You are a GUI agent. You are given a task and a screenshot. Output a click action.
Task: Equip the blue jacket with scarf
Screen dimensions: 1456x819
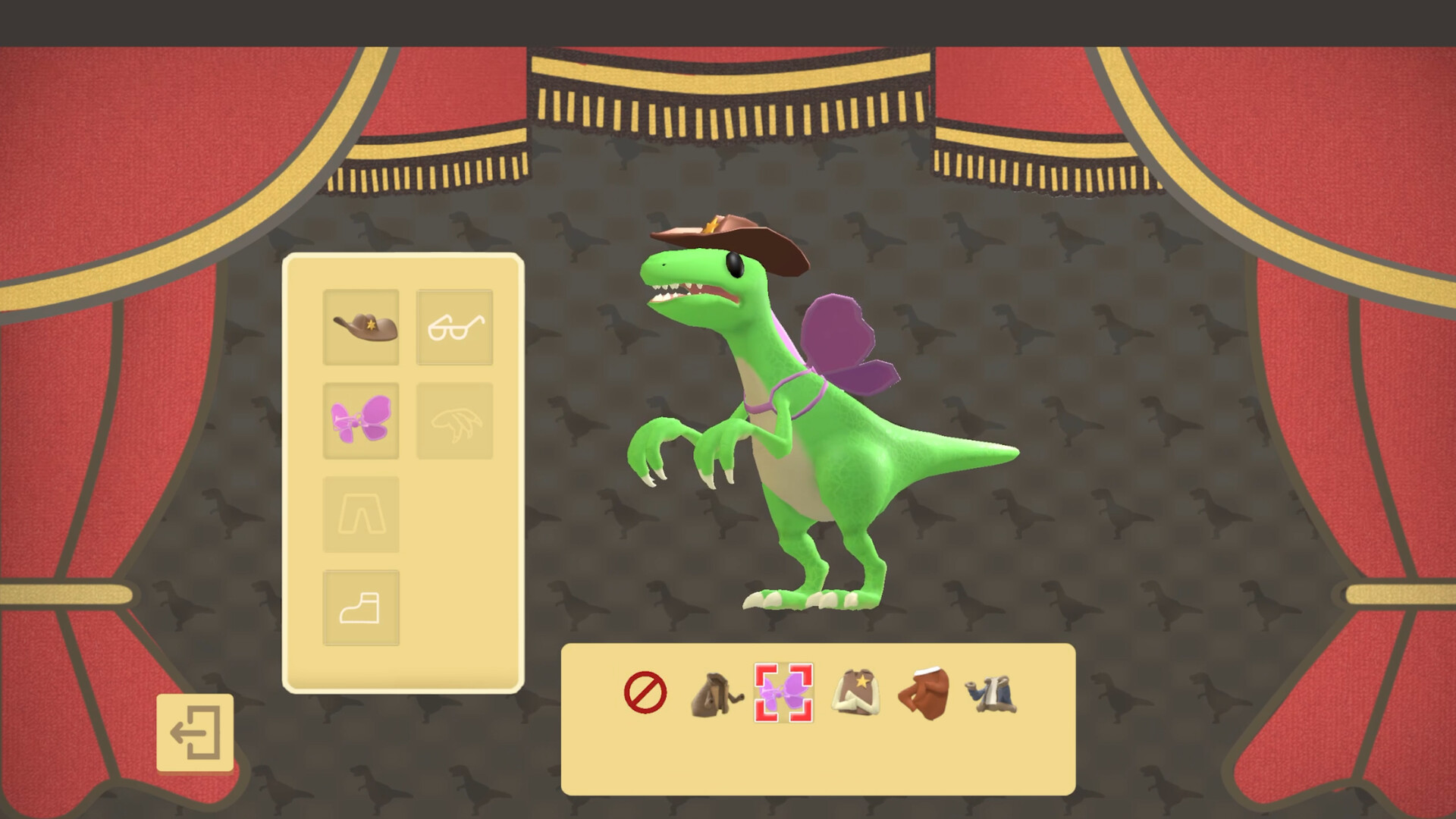991,694
